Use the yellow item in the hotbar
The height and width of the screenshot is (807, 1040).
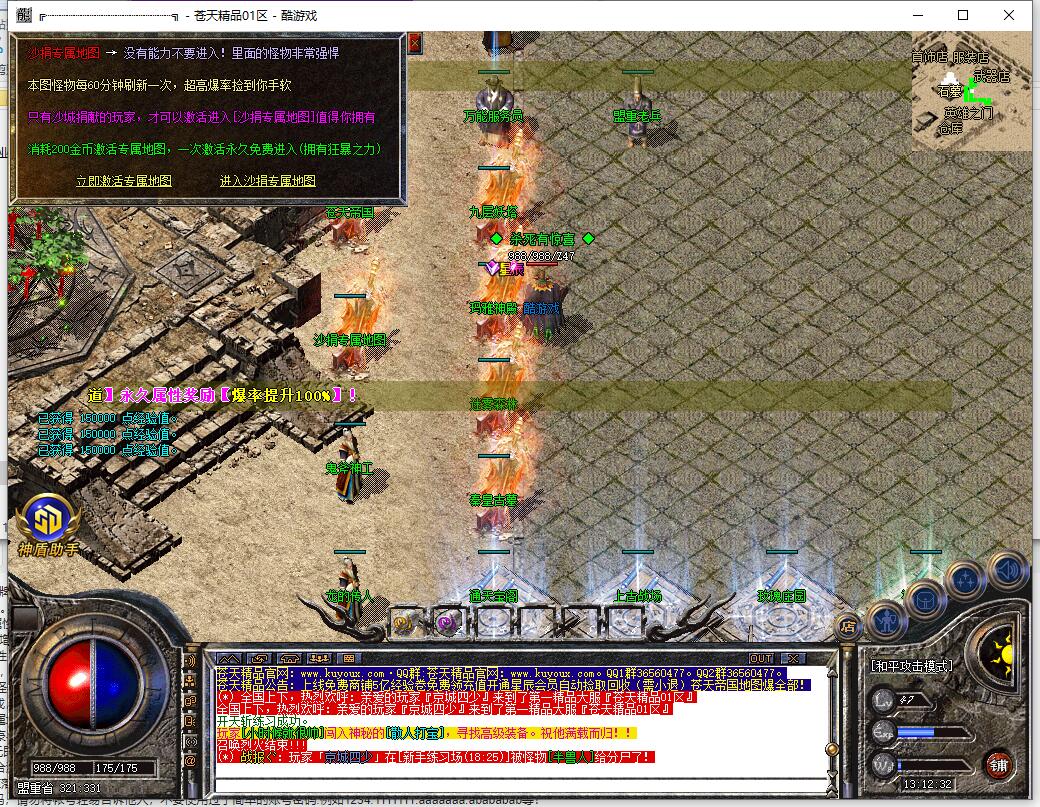pos(404,623)
